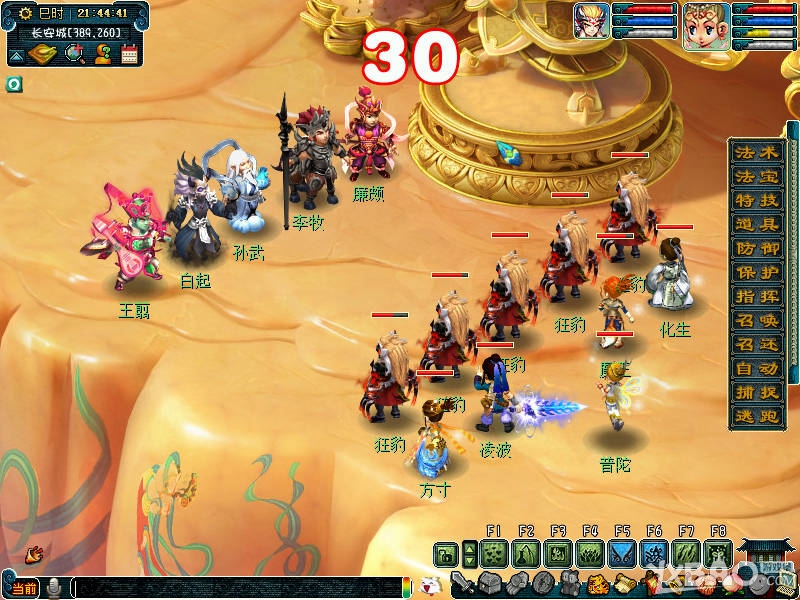This screenshot has height=600, width=800.
Task: Select the 保护 (protect) command
Action: coord(757,272)
